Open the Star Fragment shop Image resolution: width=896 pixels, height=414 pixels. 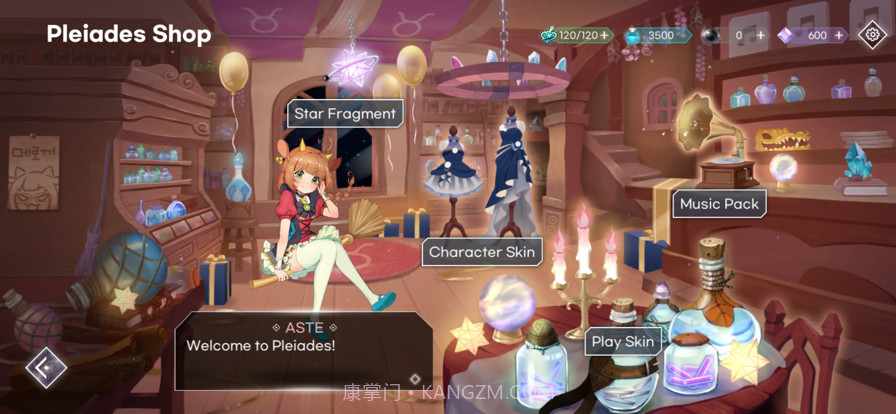[x=345, y=114]
